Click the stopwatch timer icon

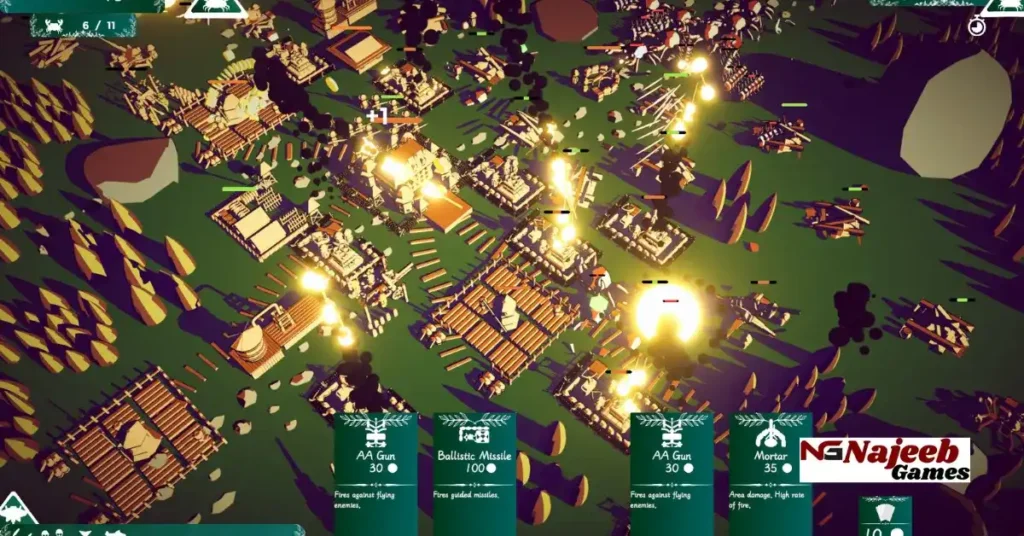(x=977, y=27)
